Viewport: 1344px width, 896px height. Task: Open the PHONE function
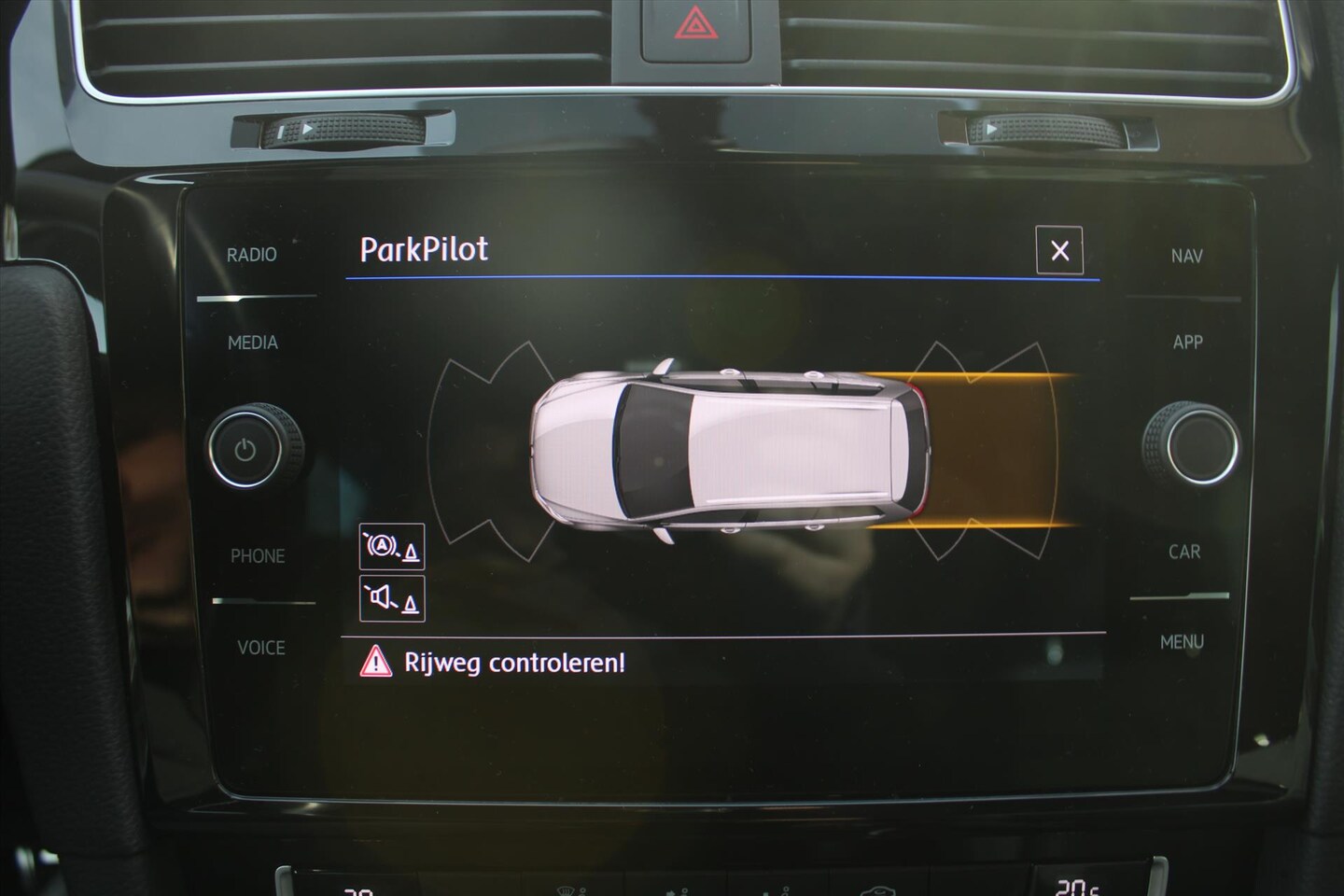click(x=258, y=556)
